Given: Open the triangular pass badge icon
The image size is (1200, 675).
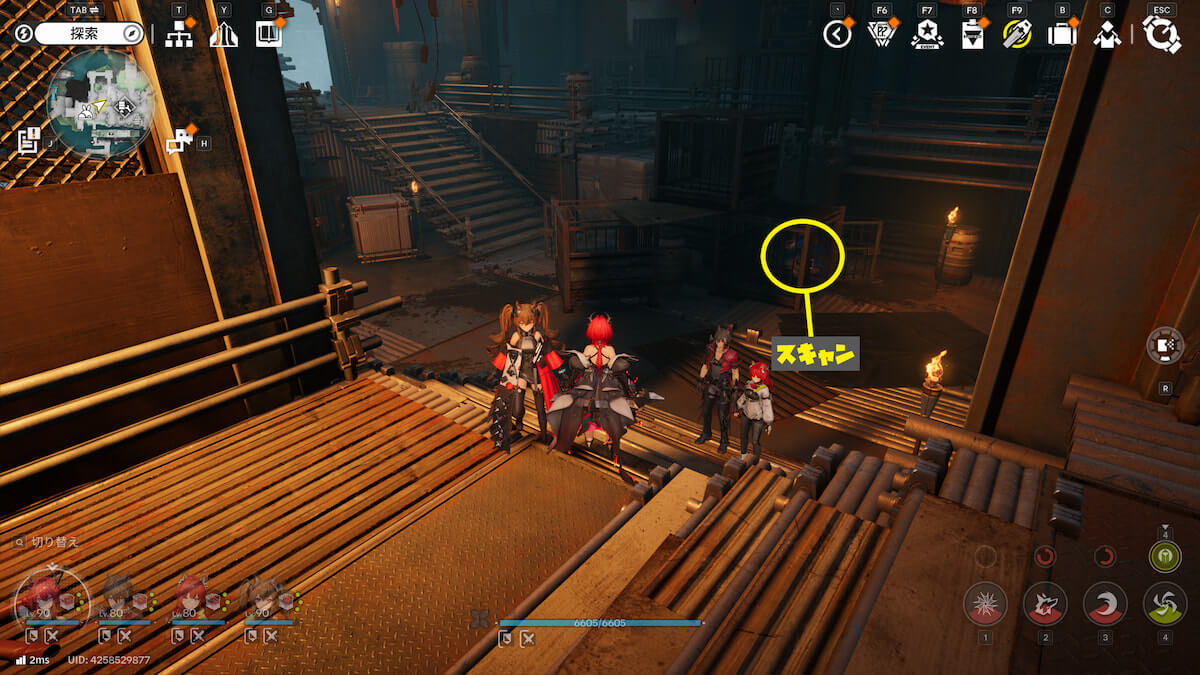Looking at the screenshot, I should click(881, 34).
